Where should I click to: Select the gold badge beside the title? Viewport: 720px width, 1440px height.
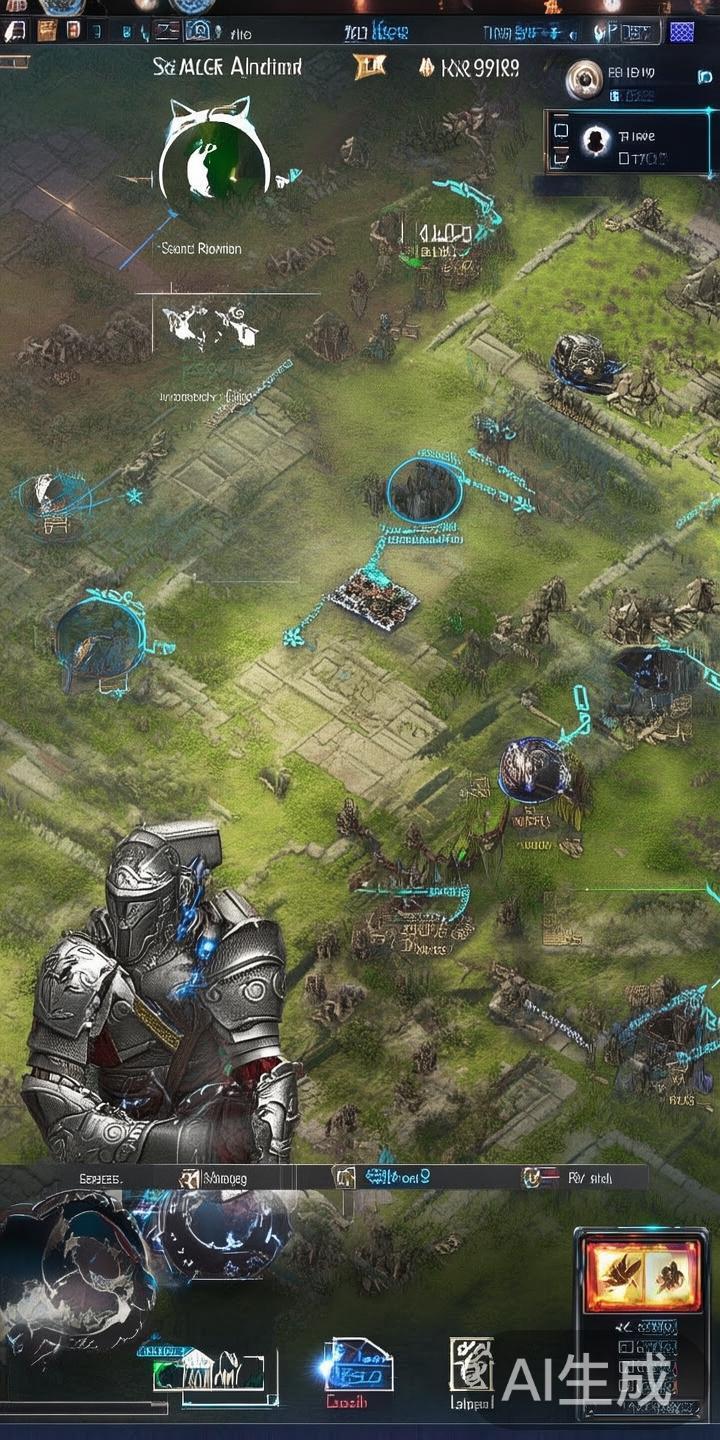[369, 68]
